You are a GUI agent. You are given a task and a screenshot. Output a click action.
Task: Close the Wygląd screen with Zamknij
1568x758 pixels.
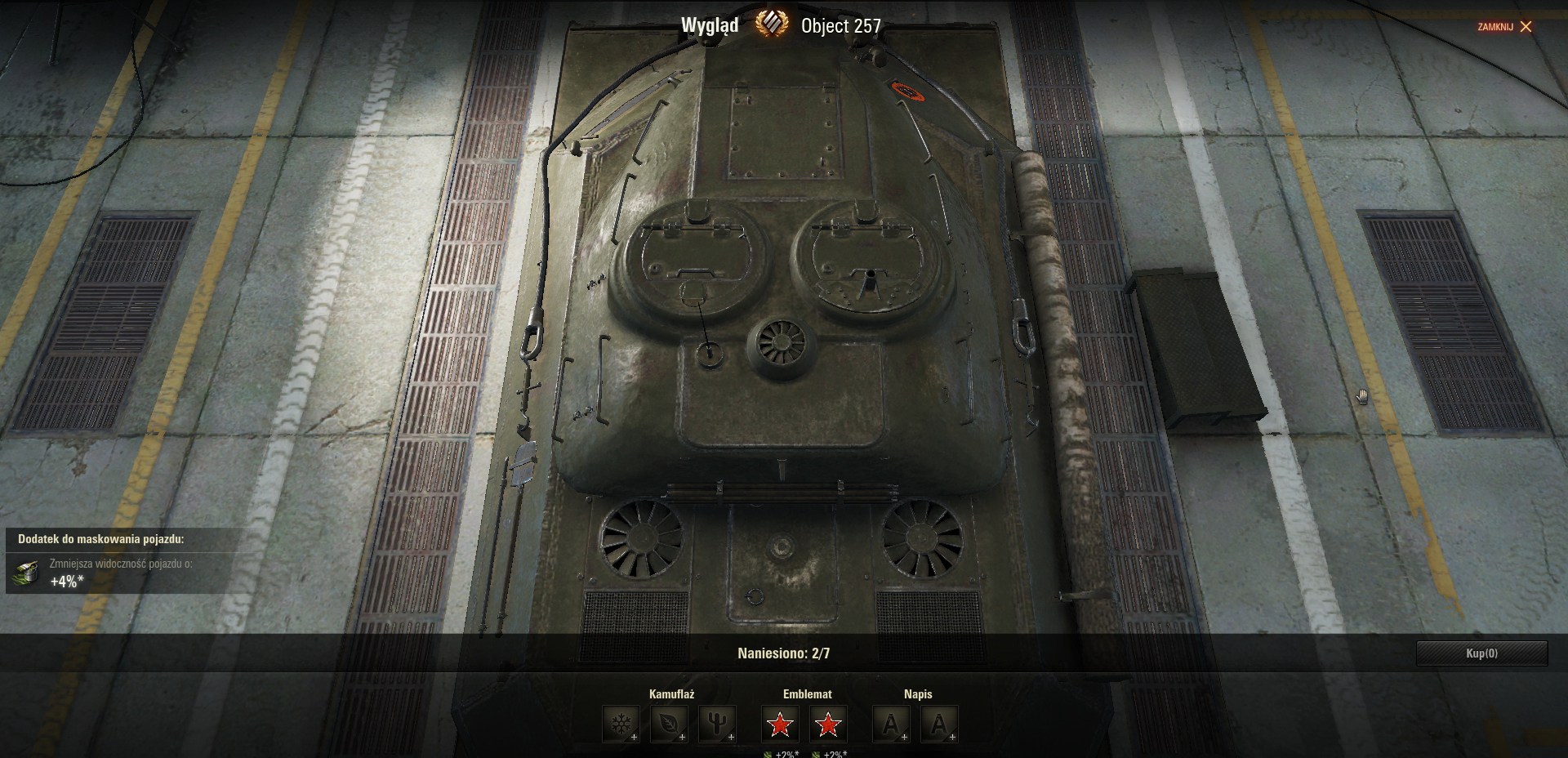point(1504,27)
